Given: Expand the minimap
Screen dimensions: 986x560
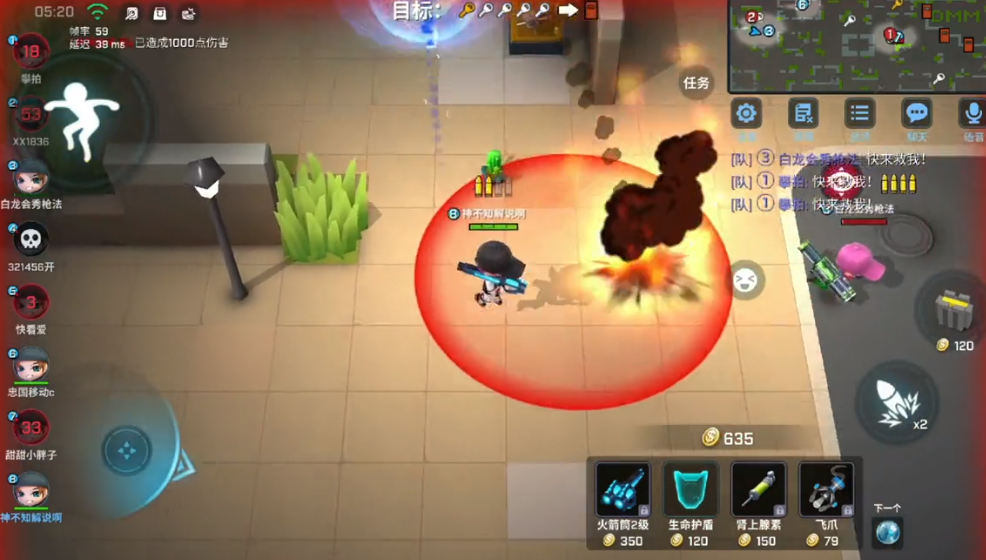Looking at the screenshot, I should pos(855,45).
